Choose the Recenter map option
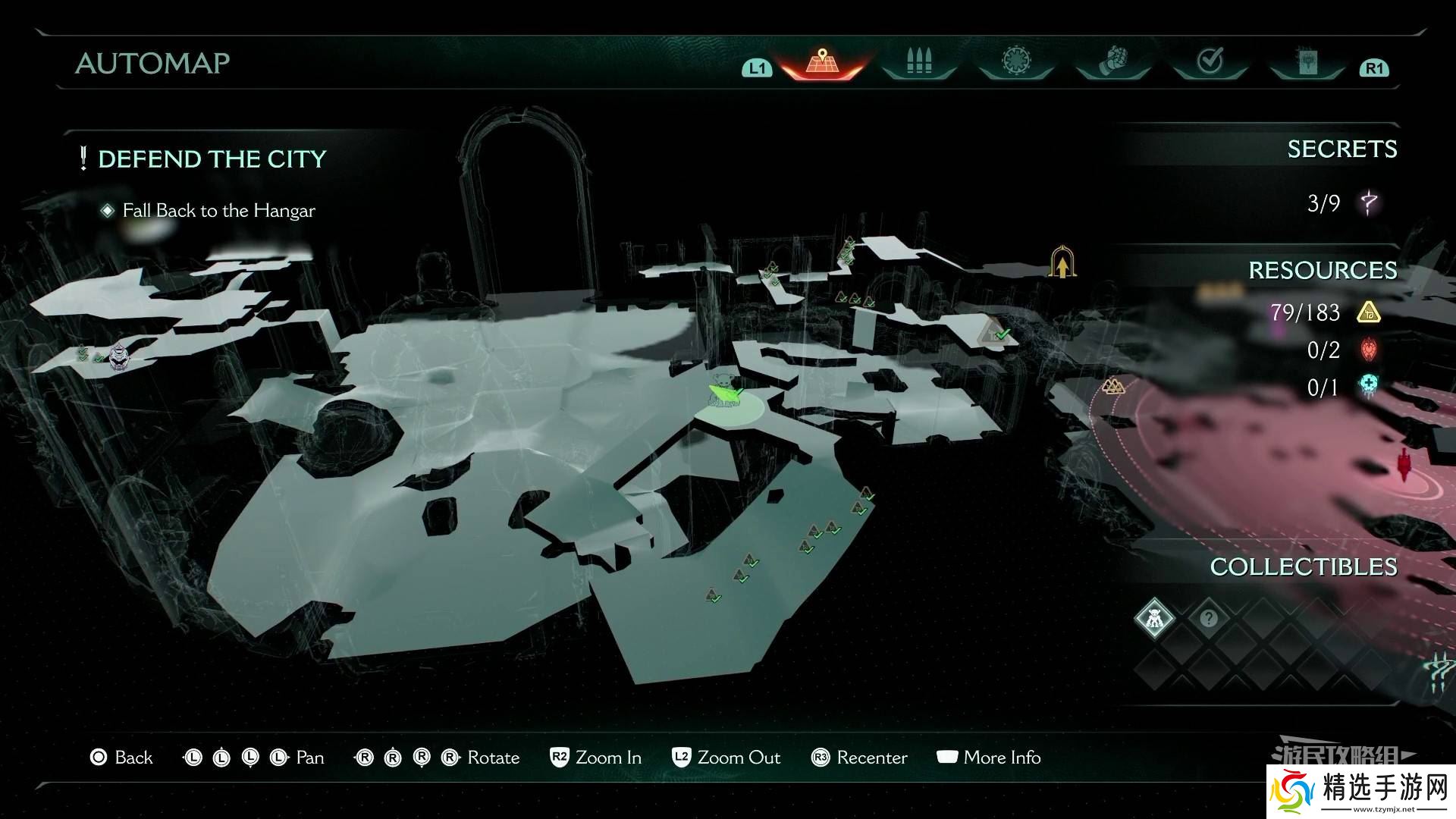Image resolution: width=1456 pixels, height=819 pixels. pos(859,758)
